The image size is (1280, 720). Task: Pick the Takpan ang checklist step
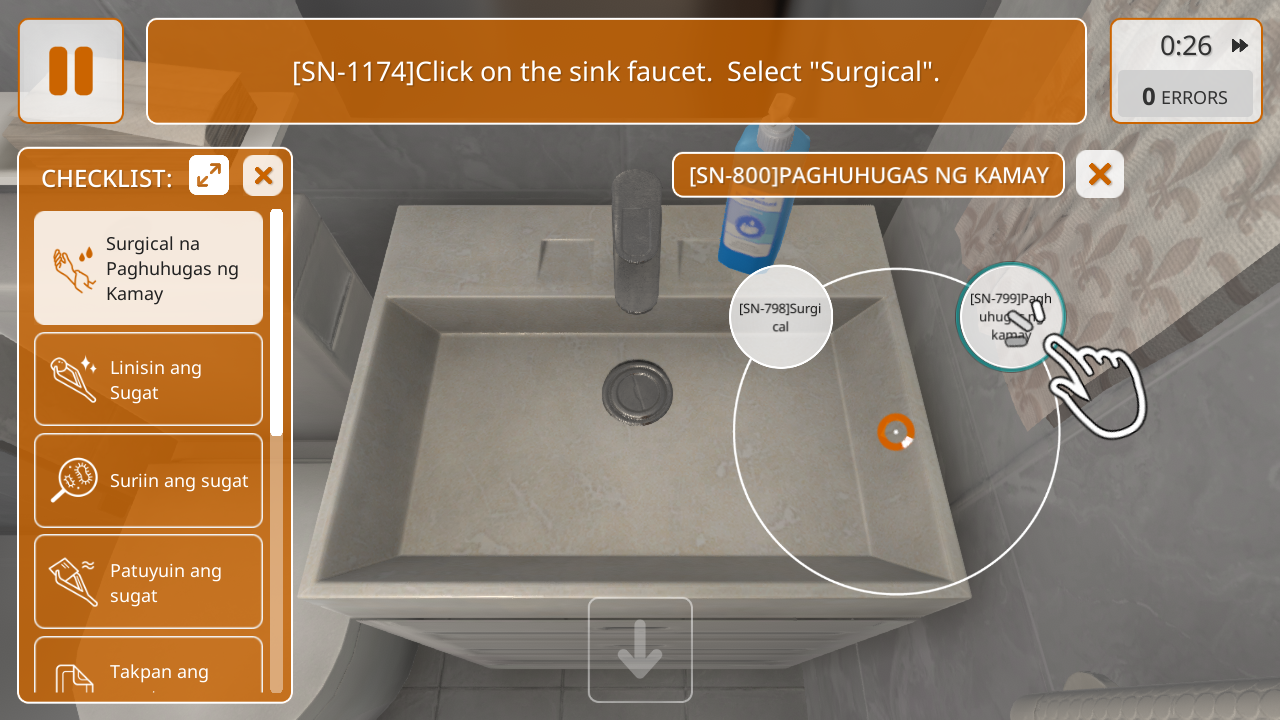pos(148,670)
